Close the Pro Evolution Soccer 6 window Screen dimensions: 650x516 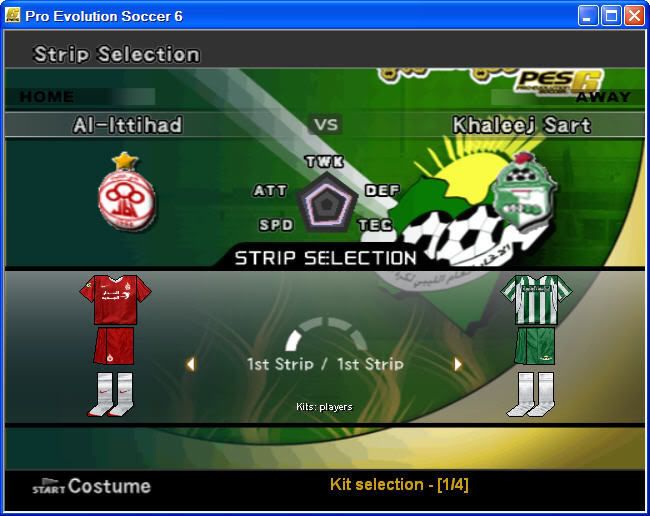click(634, 15)
